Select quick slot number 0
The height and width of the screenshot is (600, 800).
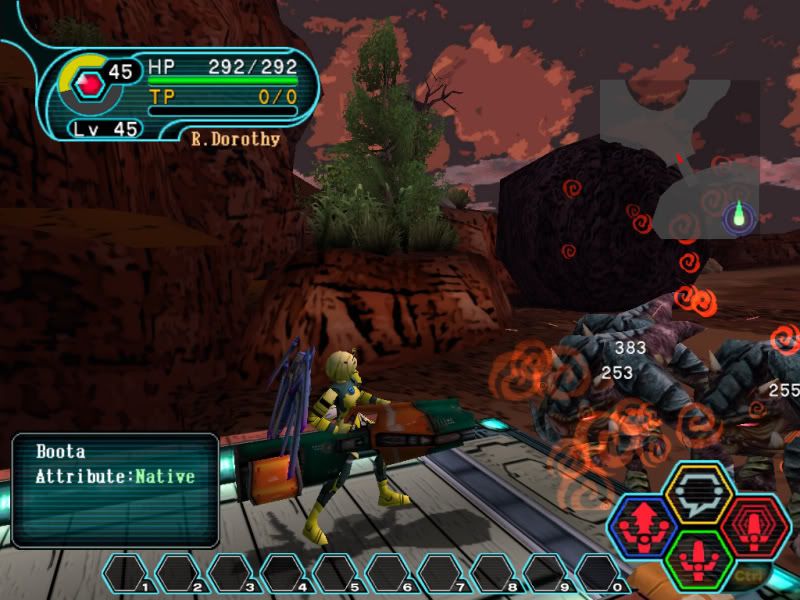[597, 573]
